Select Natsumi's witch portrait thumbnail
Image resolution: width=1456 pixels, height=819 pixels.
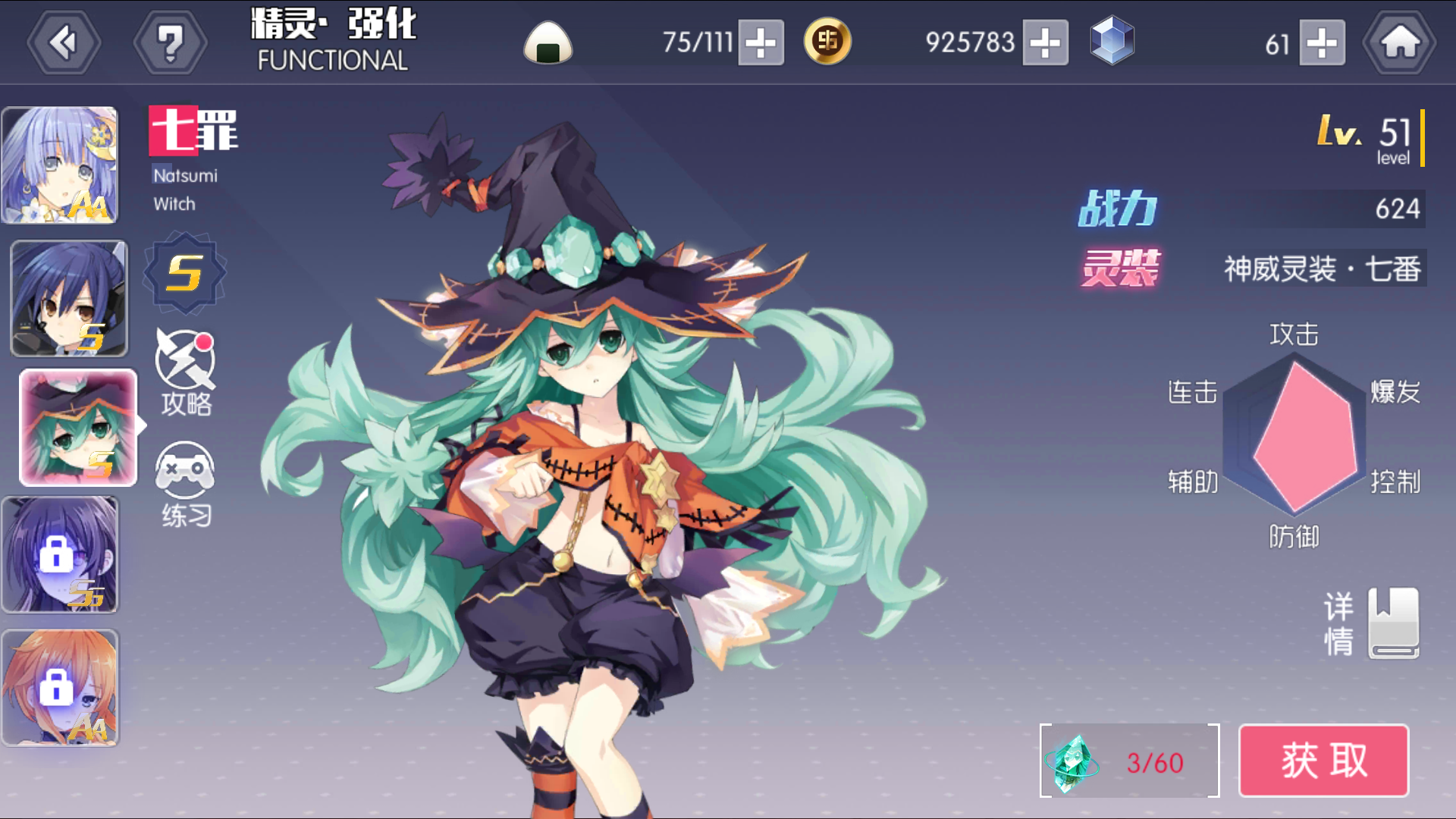[x=78, y=428]
